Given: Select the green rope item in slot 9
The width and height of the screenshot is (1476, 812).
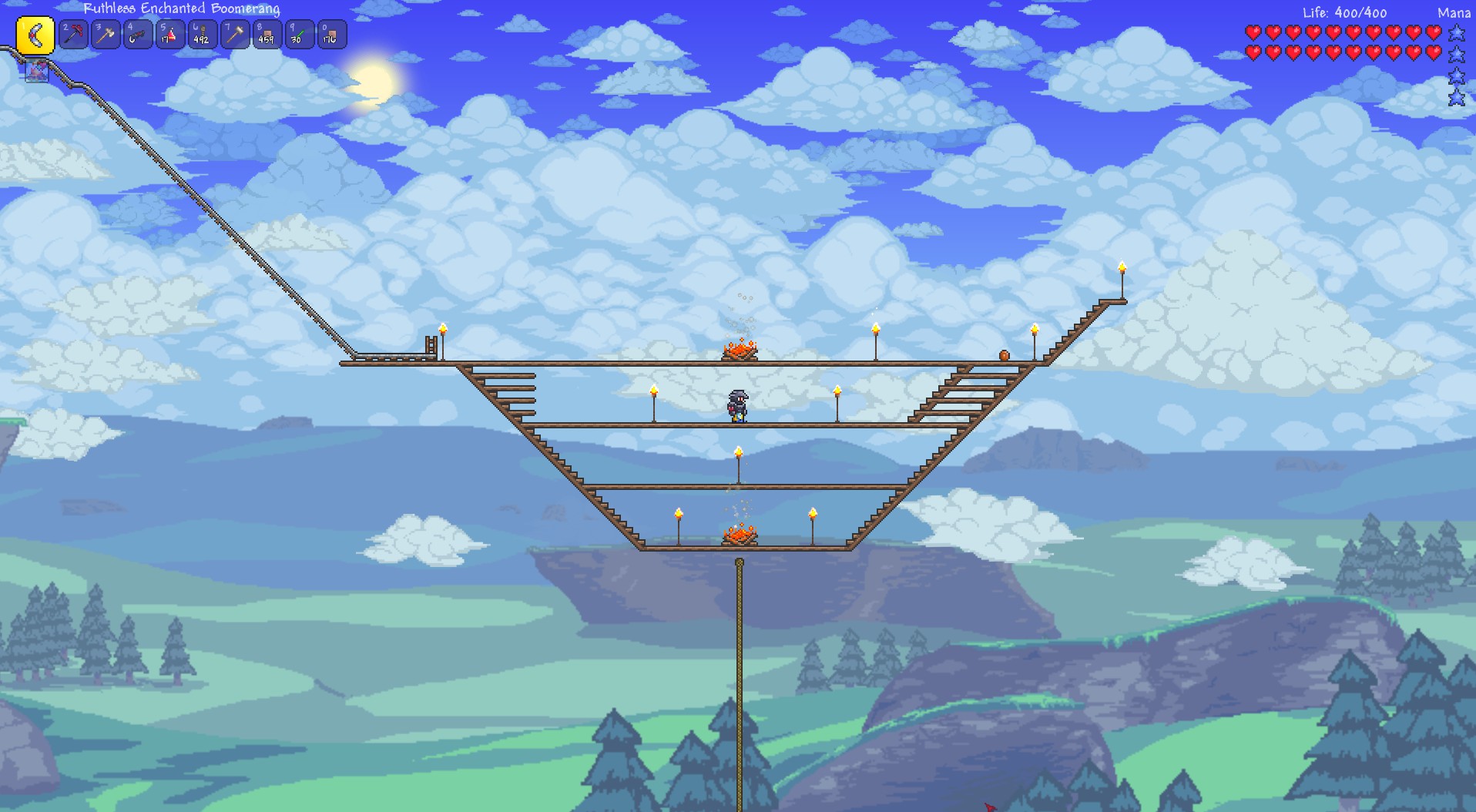Looking at the screenshot, I should pyautogui.click(x=299, y=35).
